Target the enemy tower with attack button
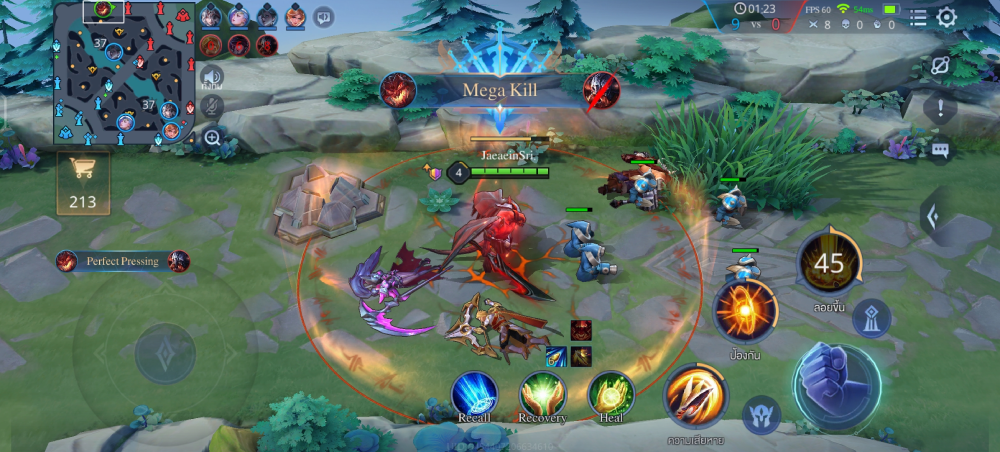This screenshot has width=1000, height=452. click(871, 317)
